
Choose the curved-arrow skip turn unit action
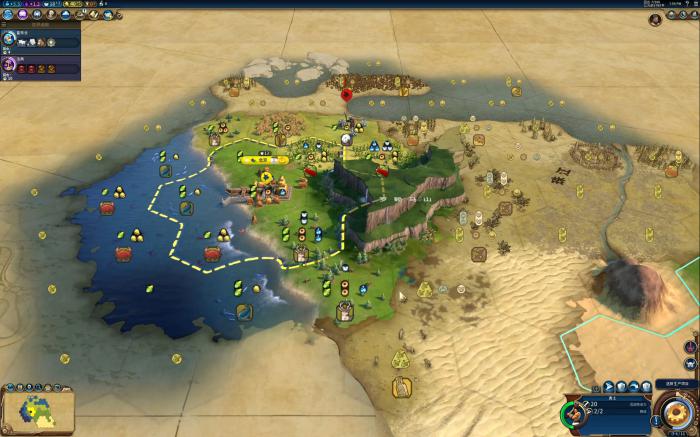coord(634,386)
